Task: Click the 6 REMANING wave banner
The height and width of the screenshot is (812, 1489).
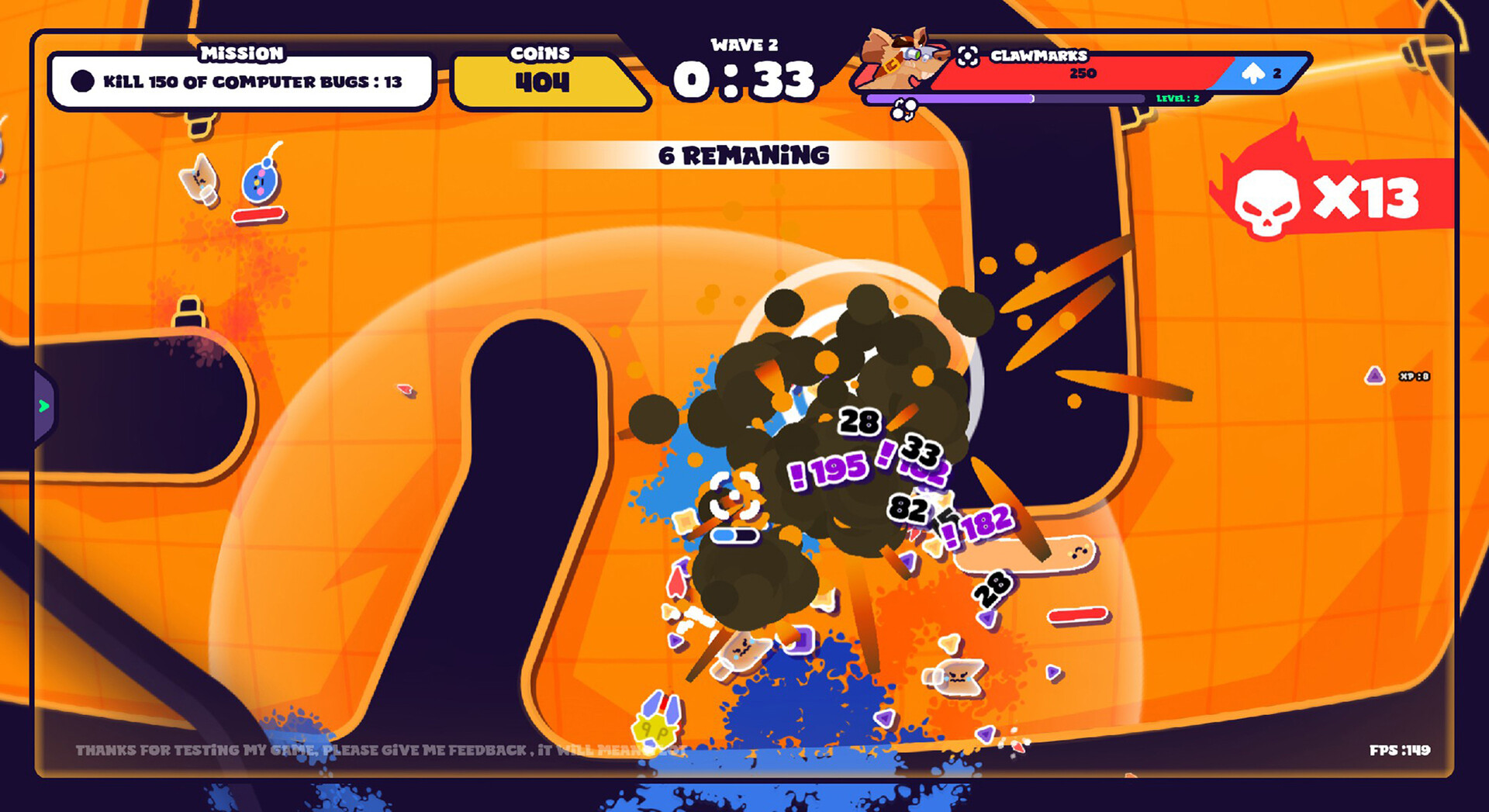Action: [x=743, y=156]
